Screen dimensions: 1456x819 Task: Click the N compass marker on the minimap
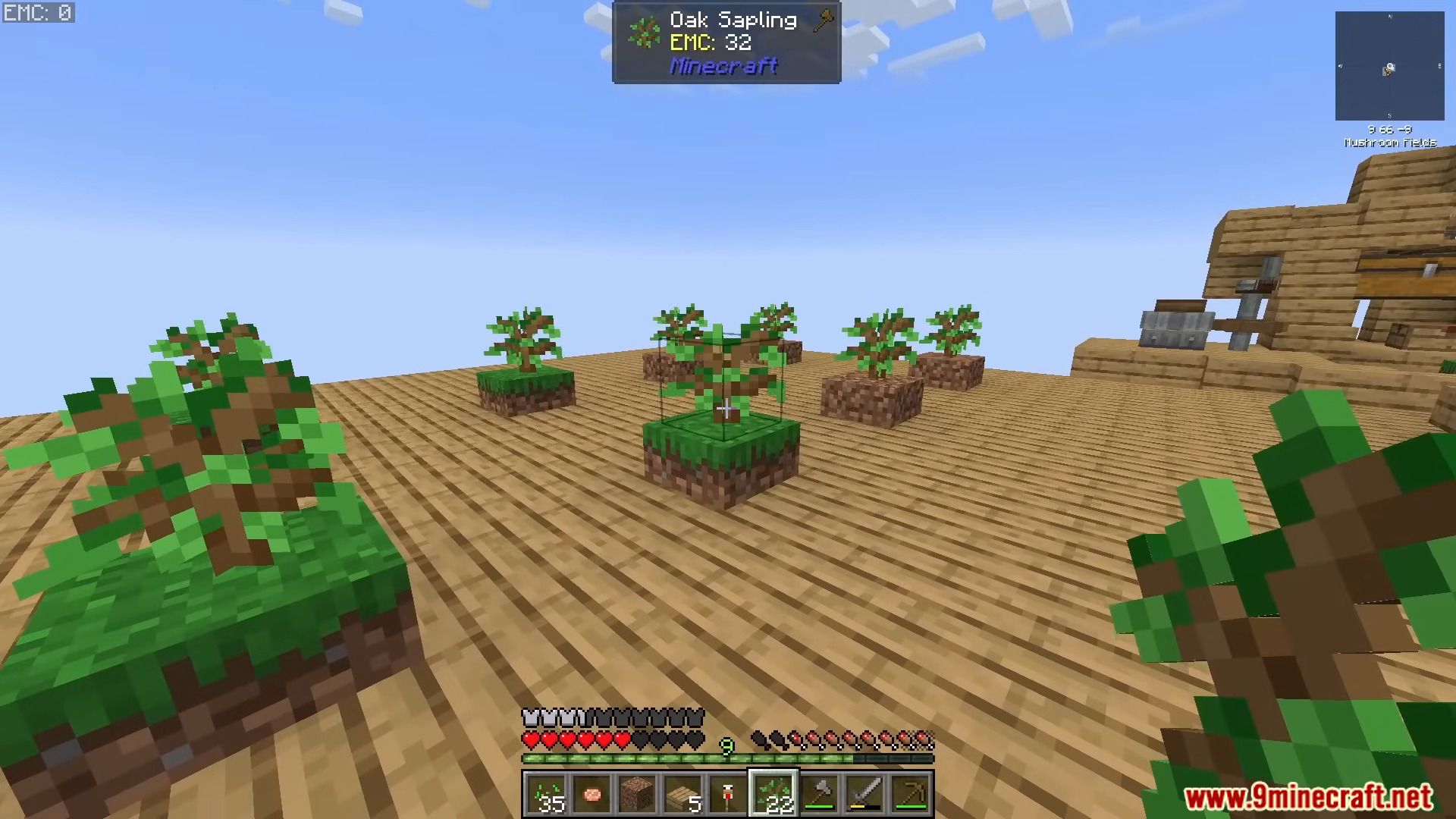click(1390, 16)
